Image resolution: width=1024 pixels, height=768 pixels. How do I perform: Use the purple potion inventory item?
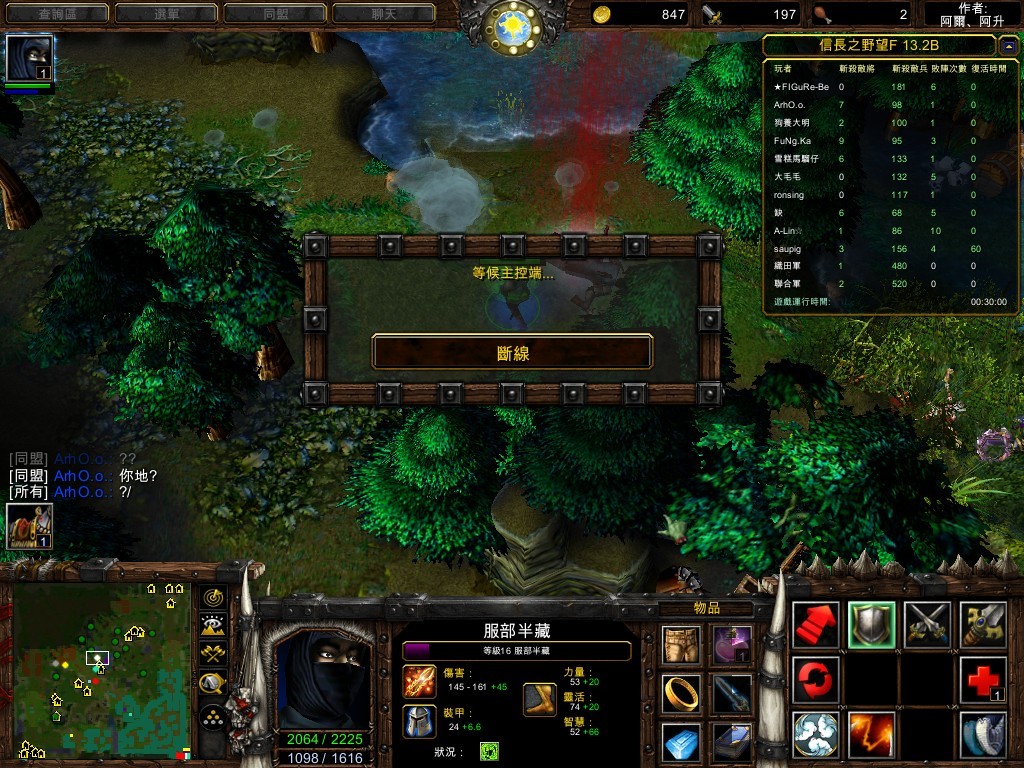(732, 641)
